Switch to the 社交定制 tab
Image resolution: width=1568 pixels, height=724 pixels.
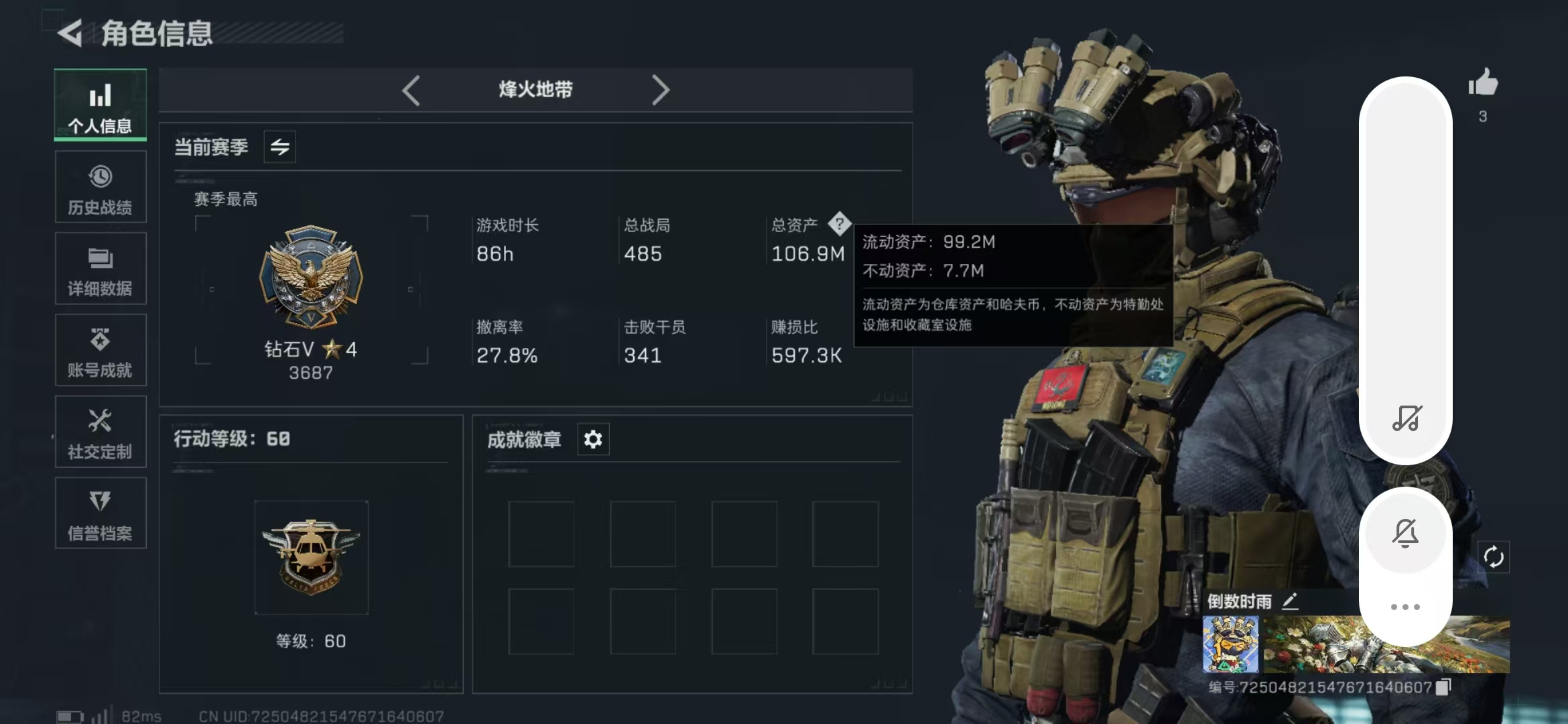[101, 432]
